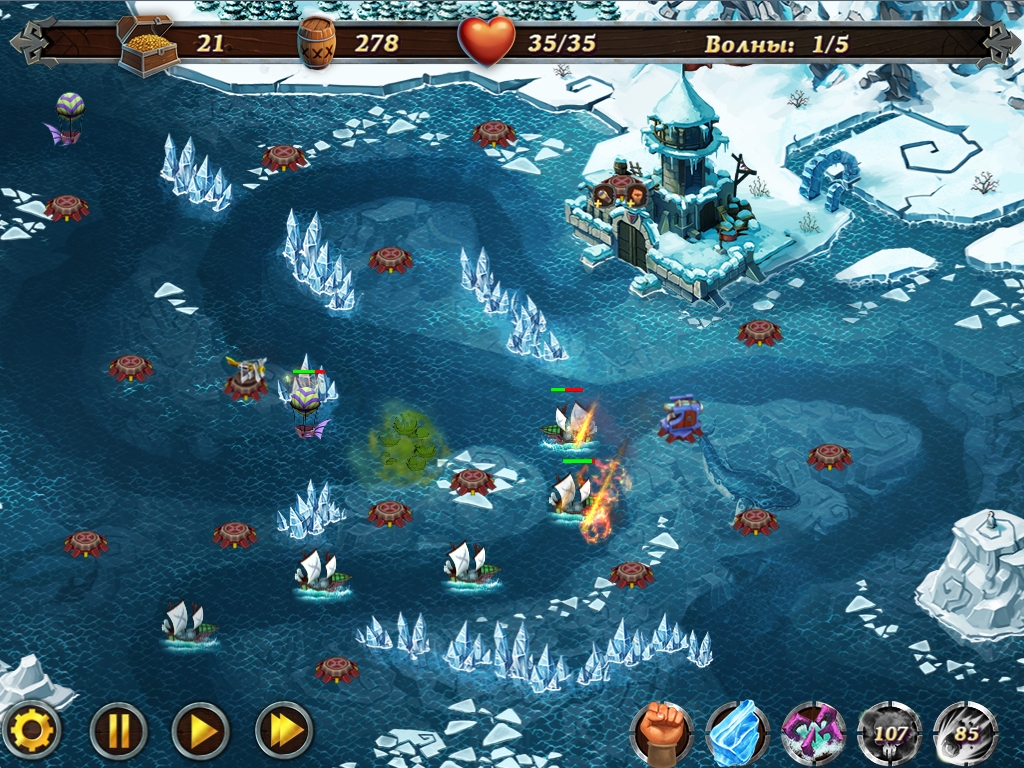Pause the game
Screen dimensions: 1024x768
[118, 731]
